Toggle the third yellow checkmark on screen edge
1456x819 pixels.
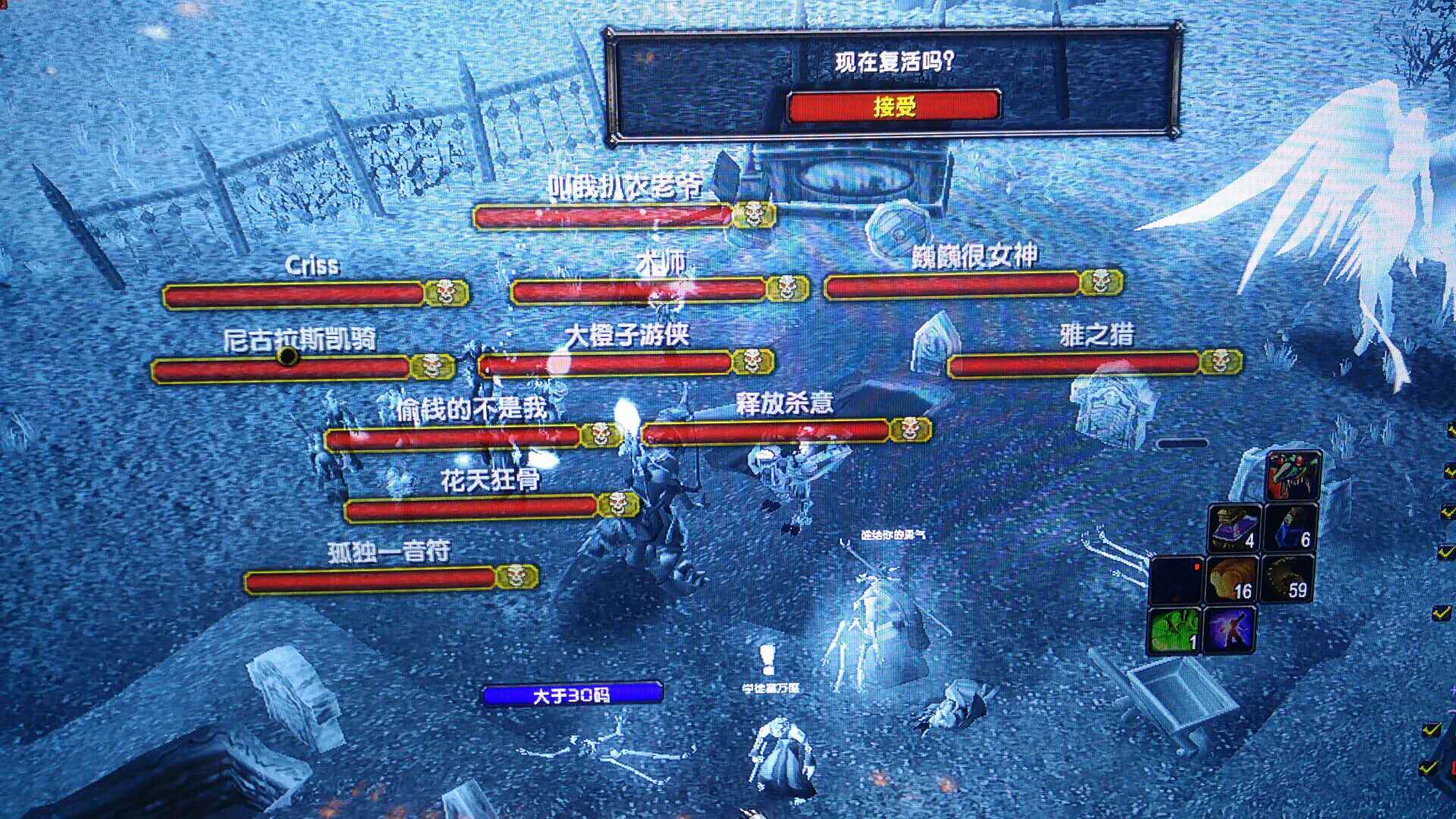pos(1445,552)
